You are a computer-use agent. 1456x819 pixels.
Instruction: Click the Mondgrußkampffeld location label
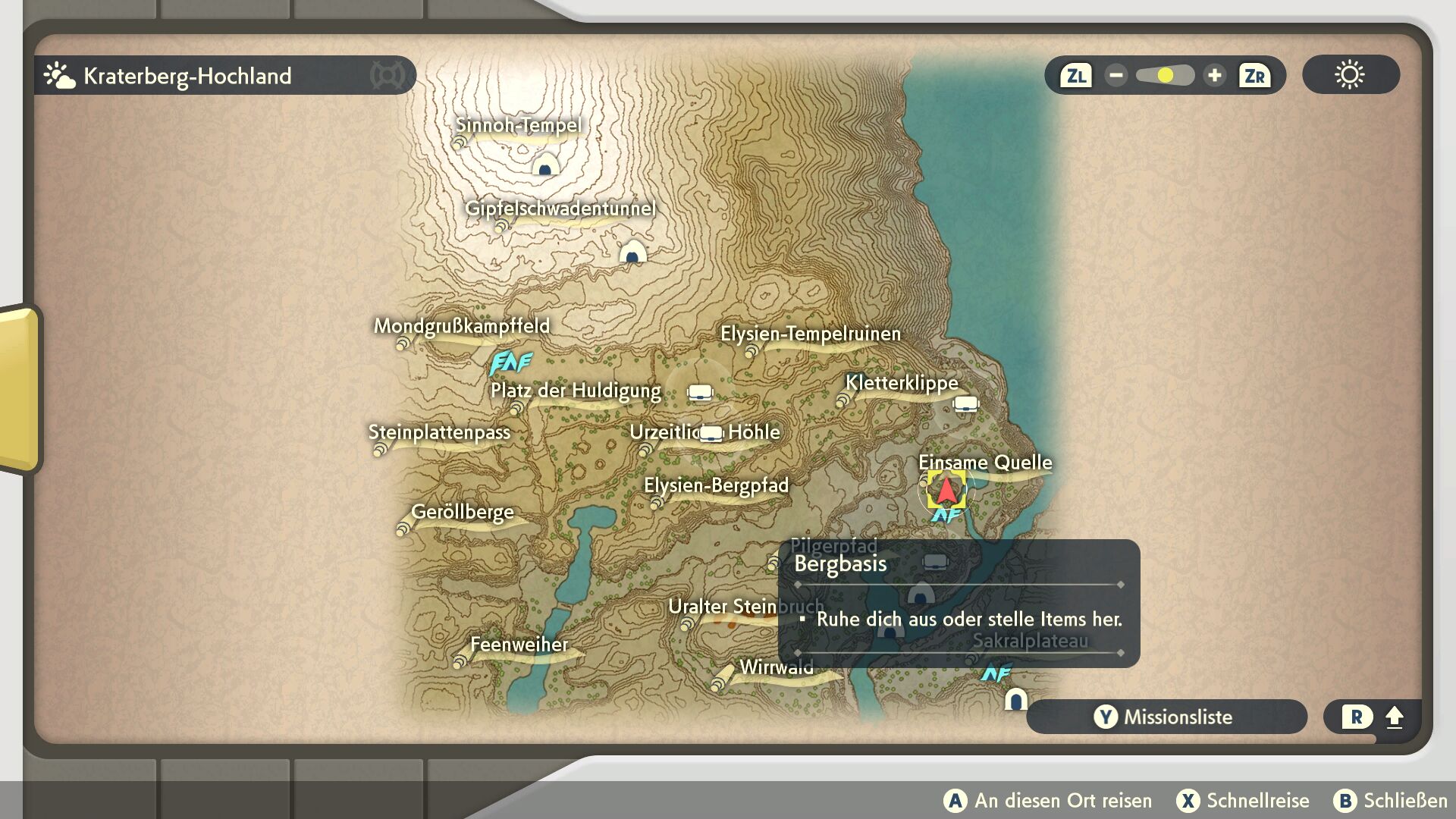[461, 326]
